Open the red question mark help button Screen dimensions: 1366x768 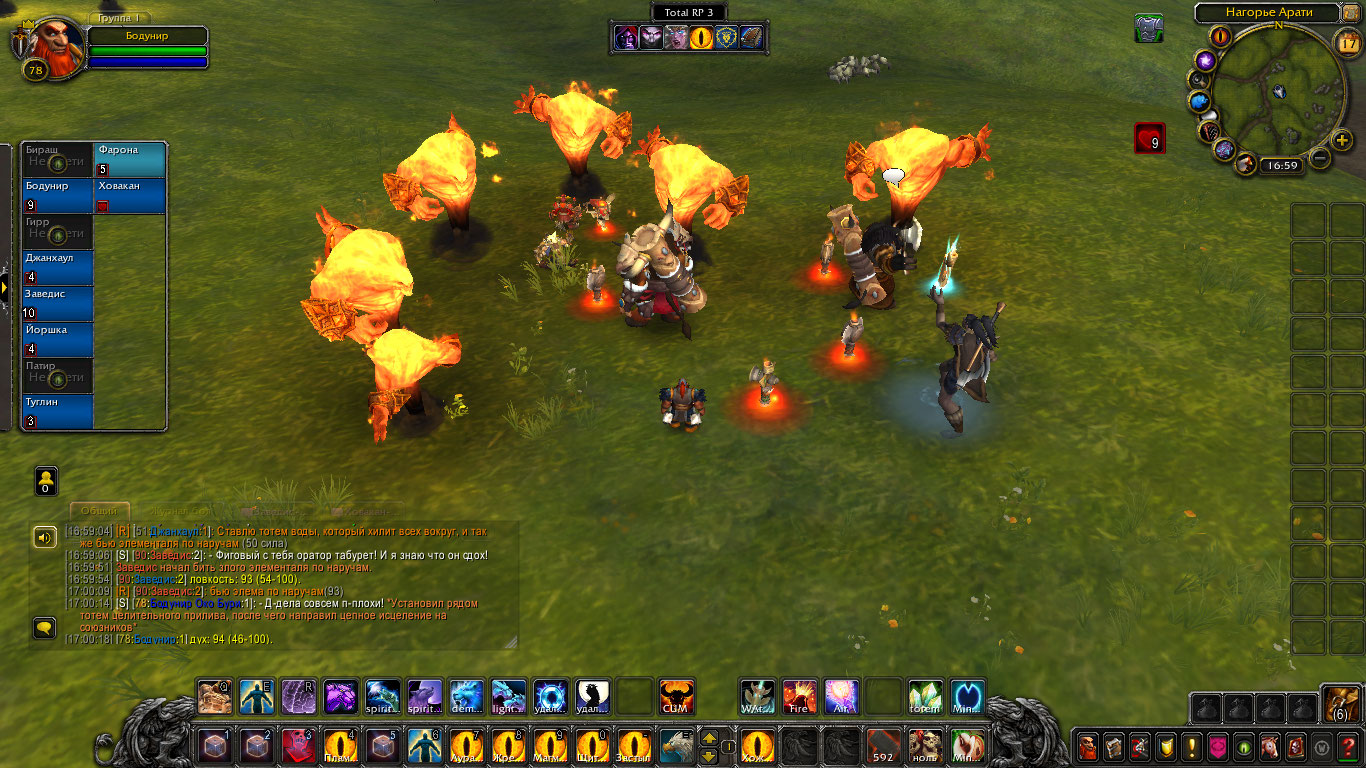1349,746
